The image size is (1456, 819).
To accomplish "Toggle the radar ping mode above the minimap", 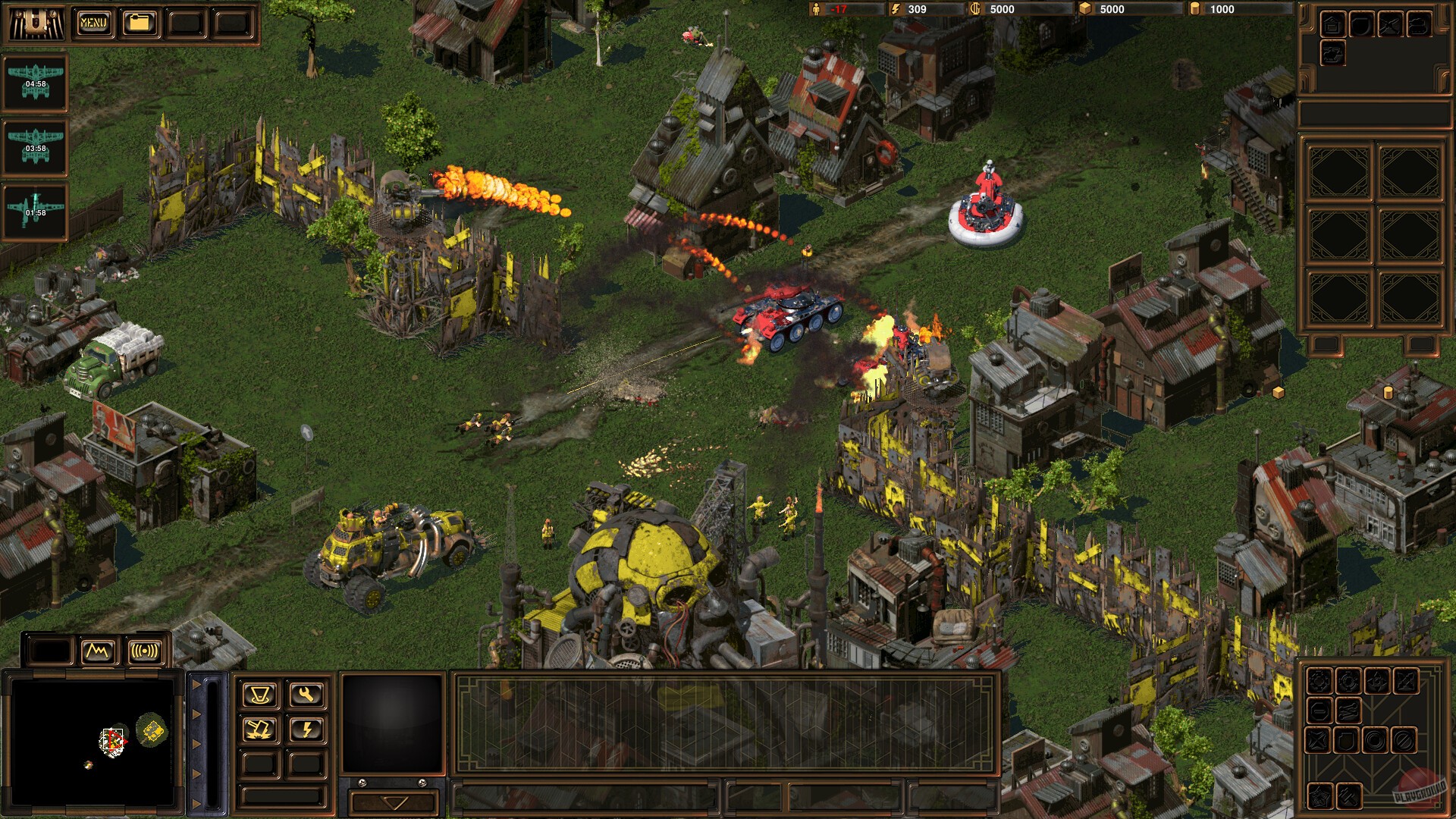I will coord(144,651).
